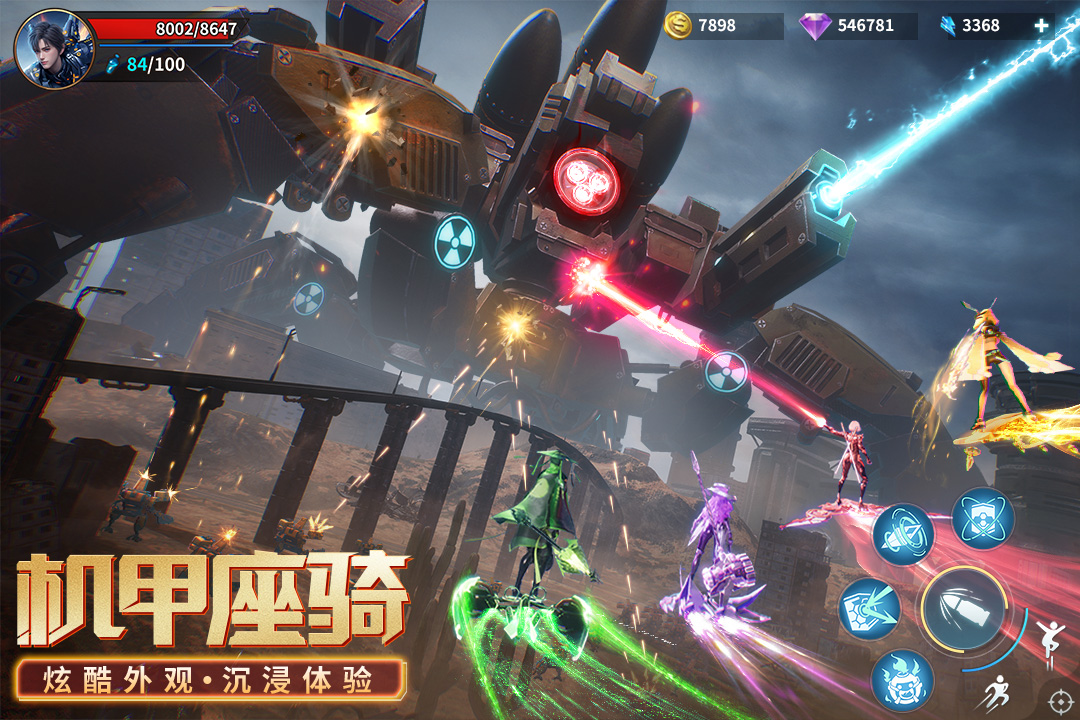Use the atom shield skill
1080x720 pixels.
pyautogui.click(x=983, y=519)
